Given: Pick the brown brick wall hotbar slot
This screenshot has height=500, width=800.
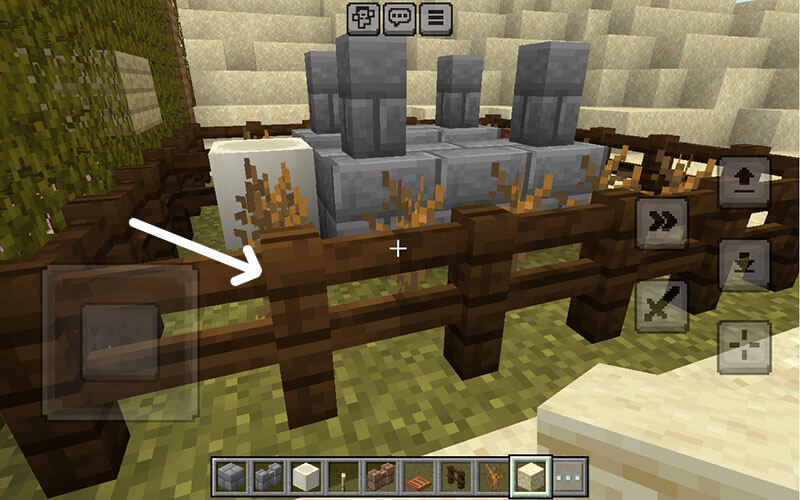Looking at the screenshot, I should [x=379, y=475].
